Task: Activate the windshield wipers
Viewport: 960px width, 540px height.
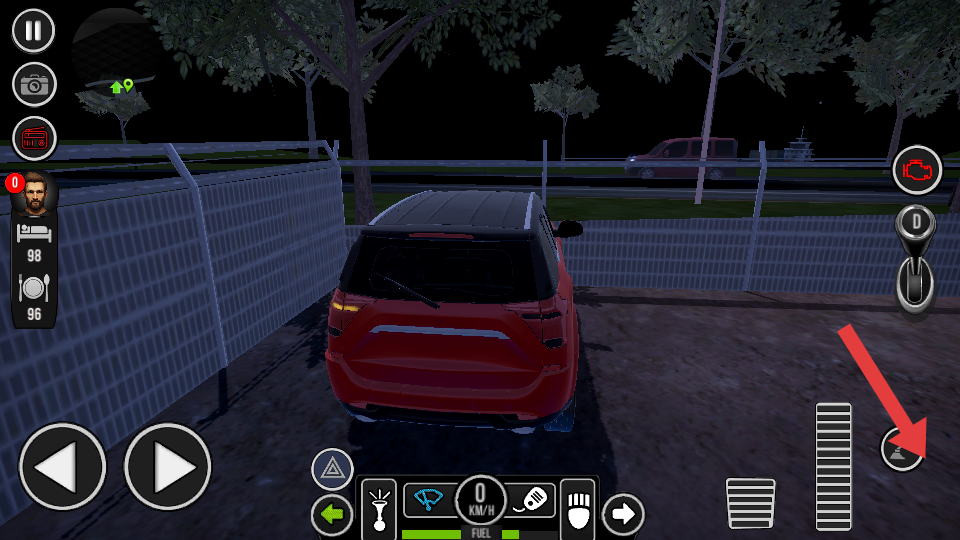Action: tap(429, 499)
